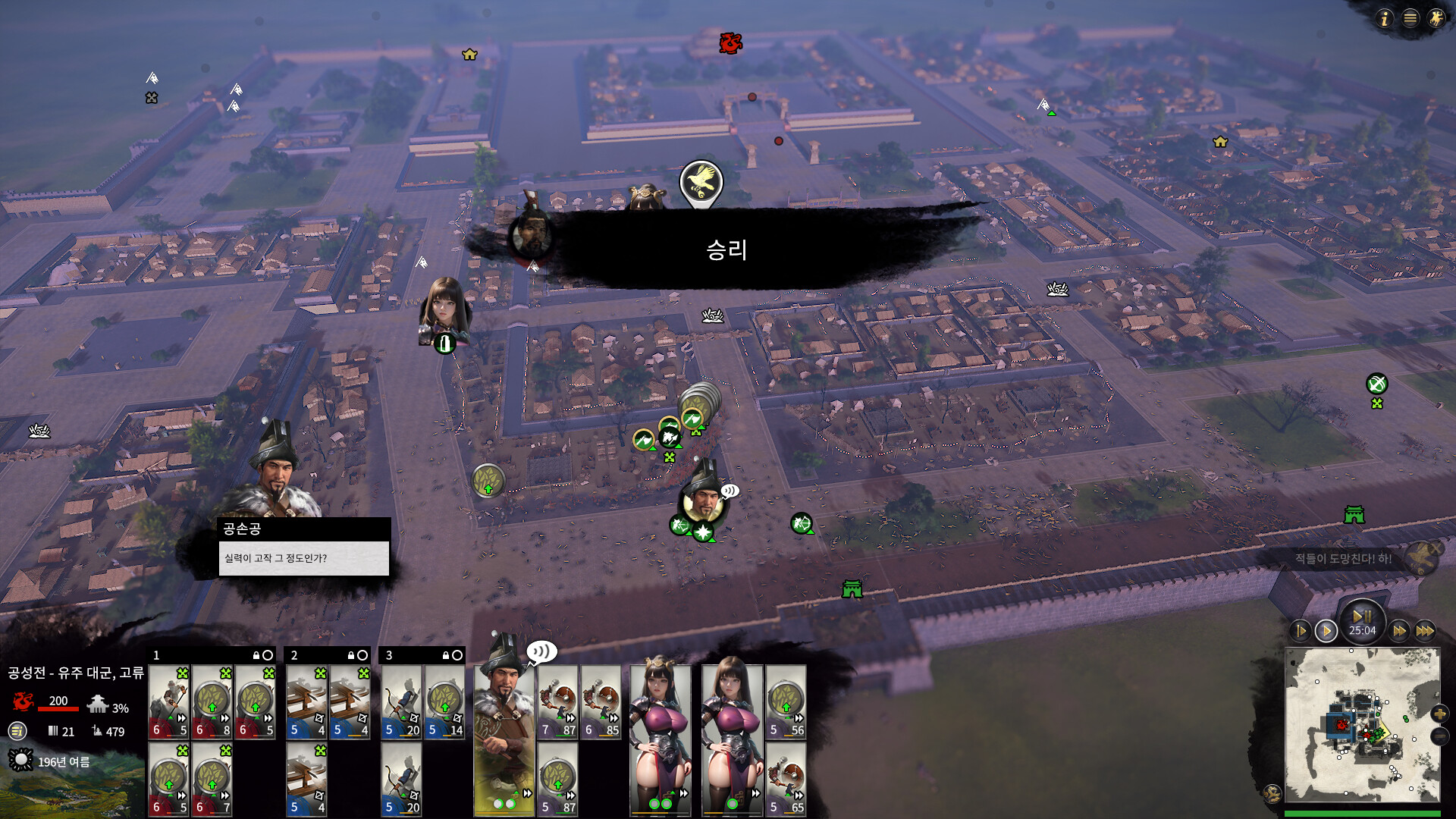
Task: Toggle the lock icon on group 3
Action: tap(445, 655)
